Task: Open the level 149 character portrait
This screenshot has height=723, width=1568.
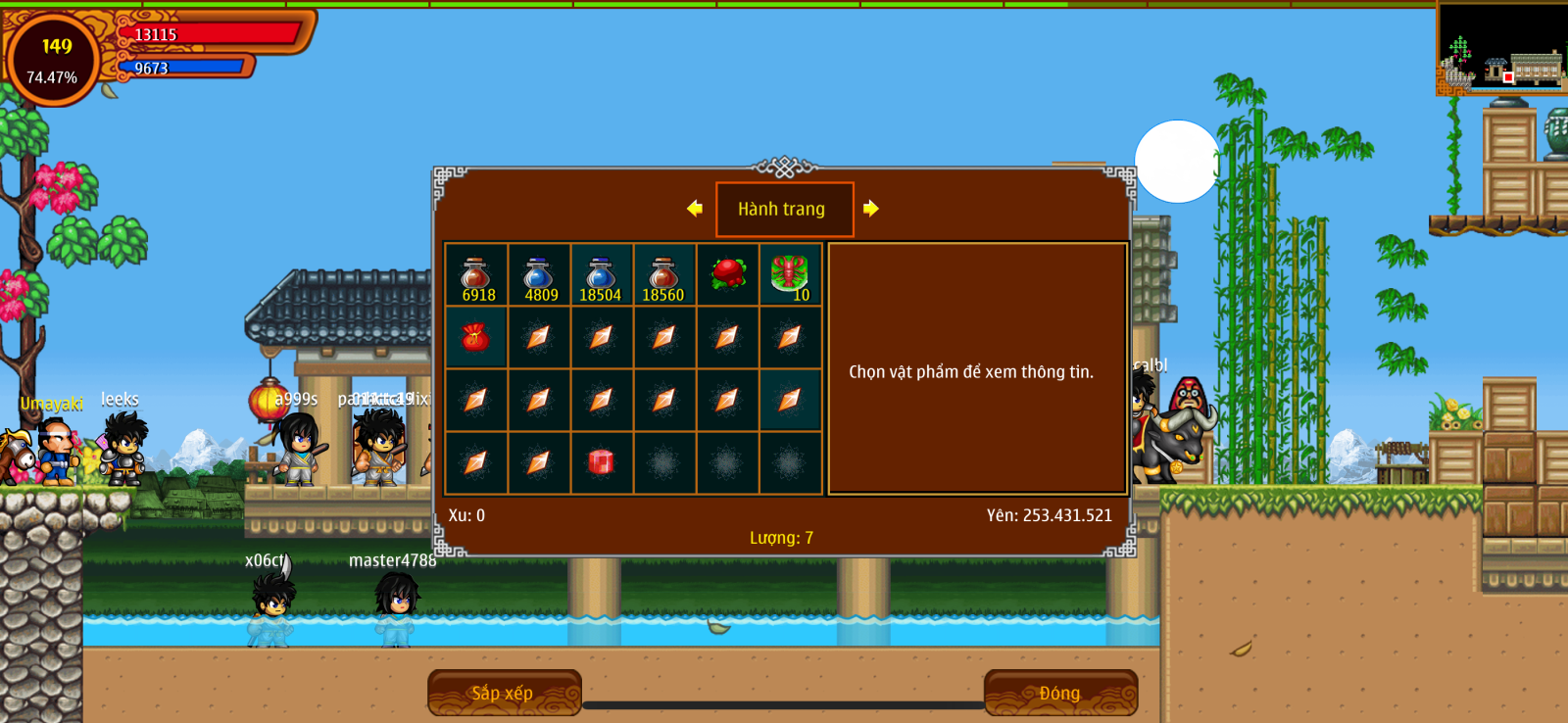Action: 54,59
